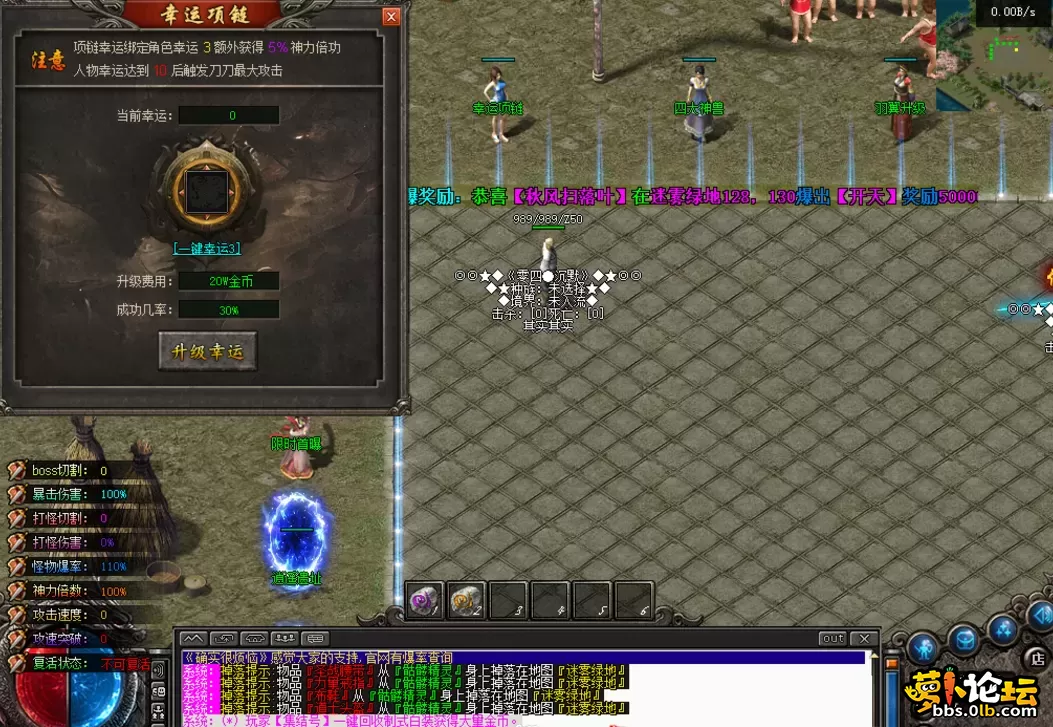The height and width of the screenshot is (727, 1053).
Task: Select the first chat channel tab with peaks icon
Action: [193, 638]
